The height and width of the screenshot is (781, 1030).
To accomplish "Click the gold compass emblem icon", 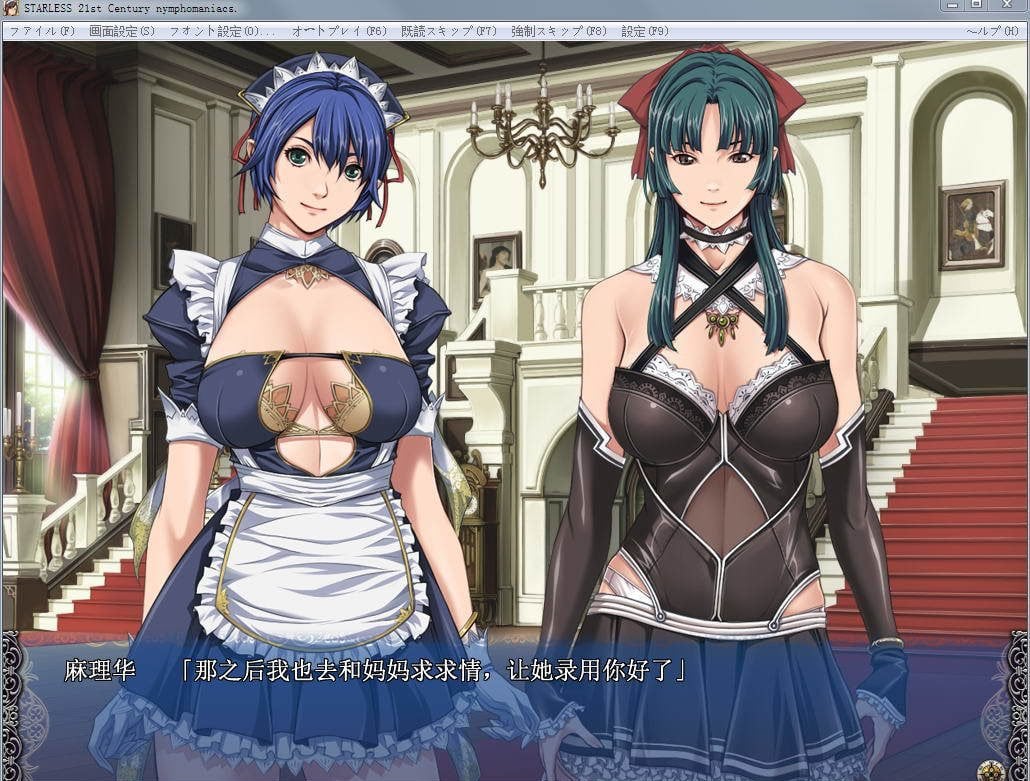I will 991,768.
